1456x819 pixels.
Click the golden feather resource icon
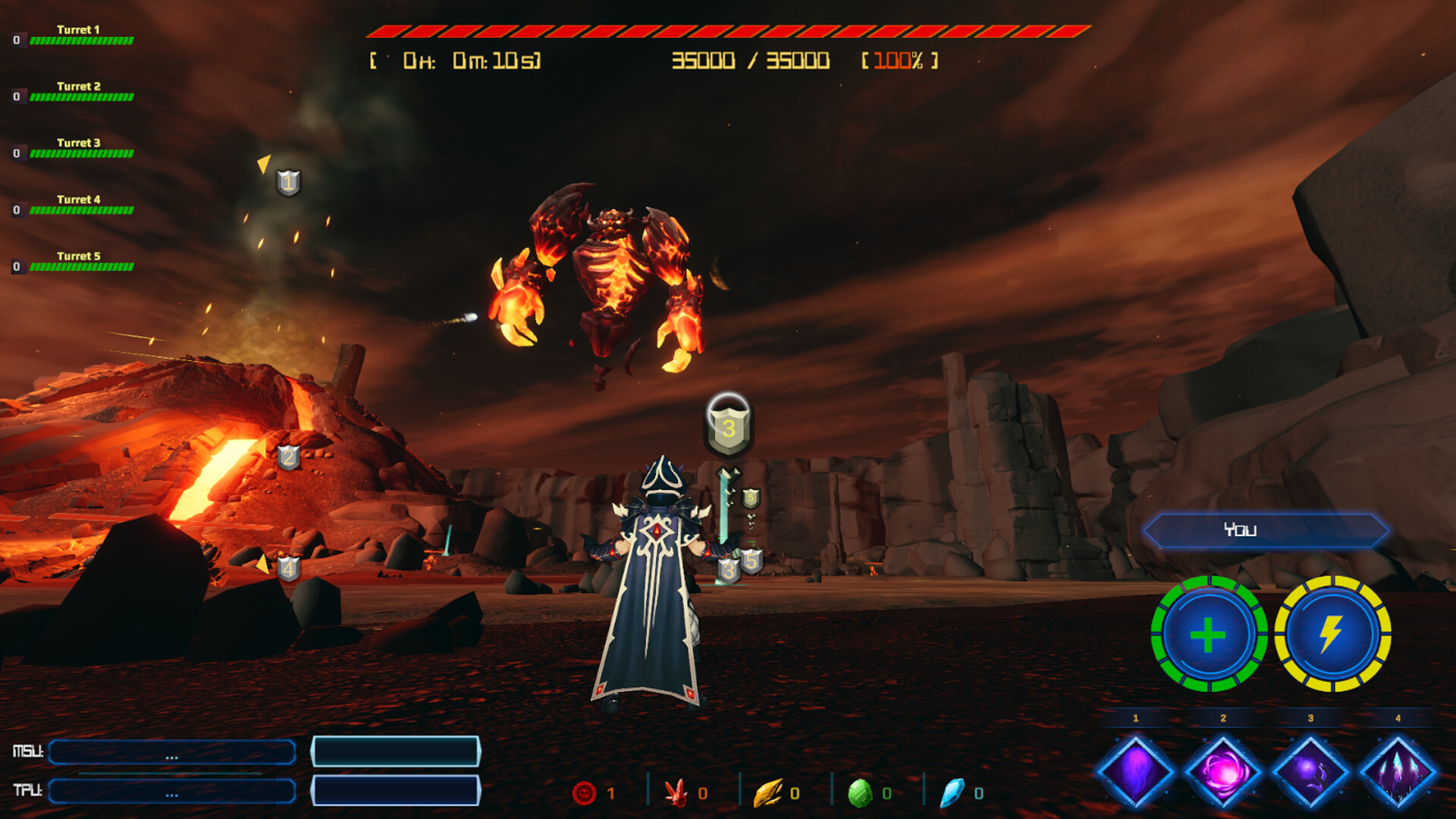pyautogui.click(x=767, y=792)
